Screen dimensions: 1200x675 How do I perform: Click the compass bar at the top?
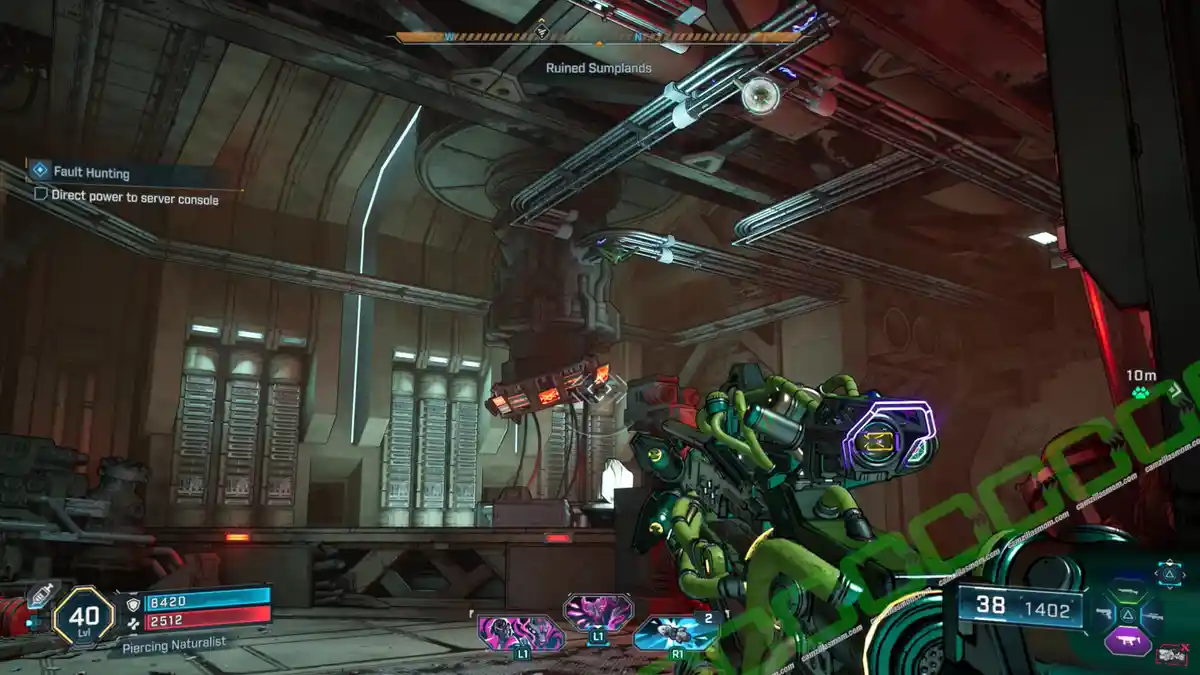click(x=598, y=38)
